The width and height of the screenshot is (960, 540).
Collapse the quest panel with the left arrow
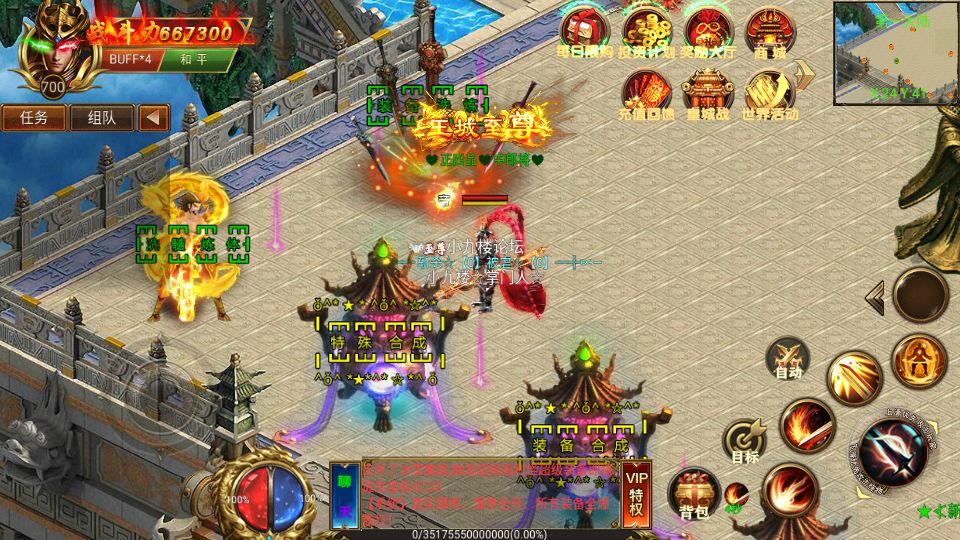tap(153, 117)
